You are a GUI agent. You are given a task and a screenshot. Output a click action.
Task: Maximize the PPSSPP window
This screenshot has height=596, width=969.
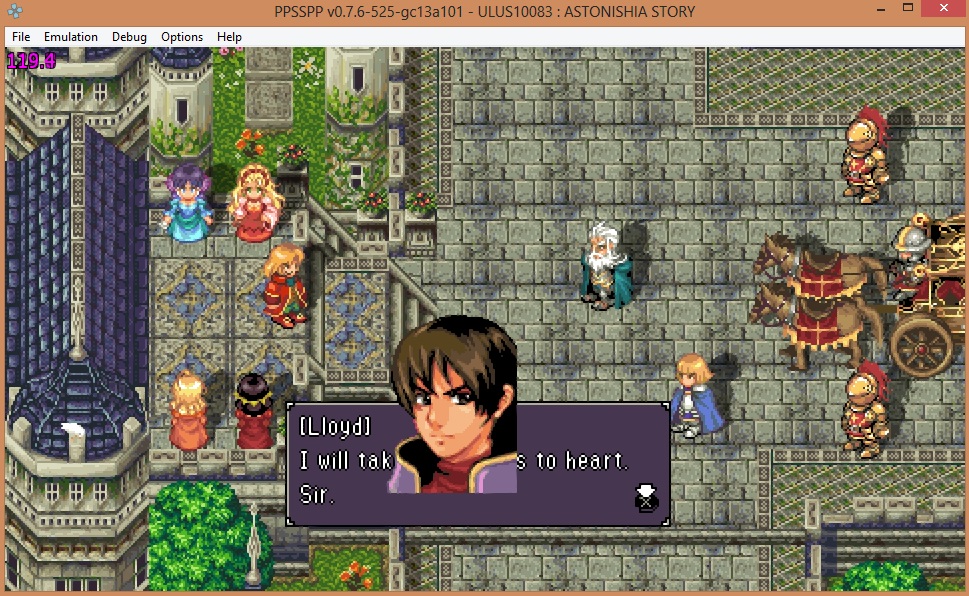(908, 9)
